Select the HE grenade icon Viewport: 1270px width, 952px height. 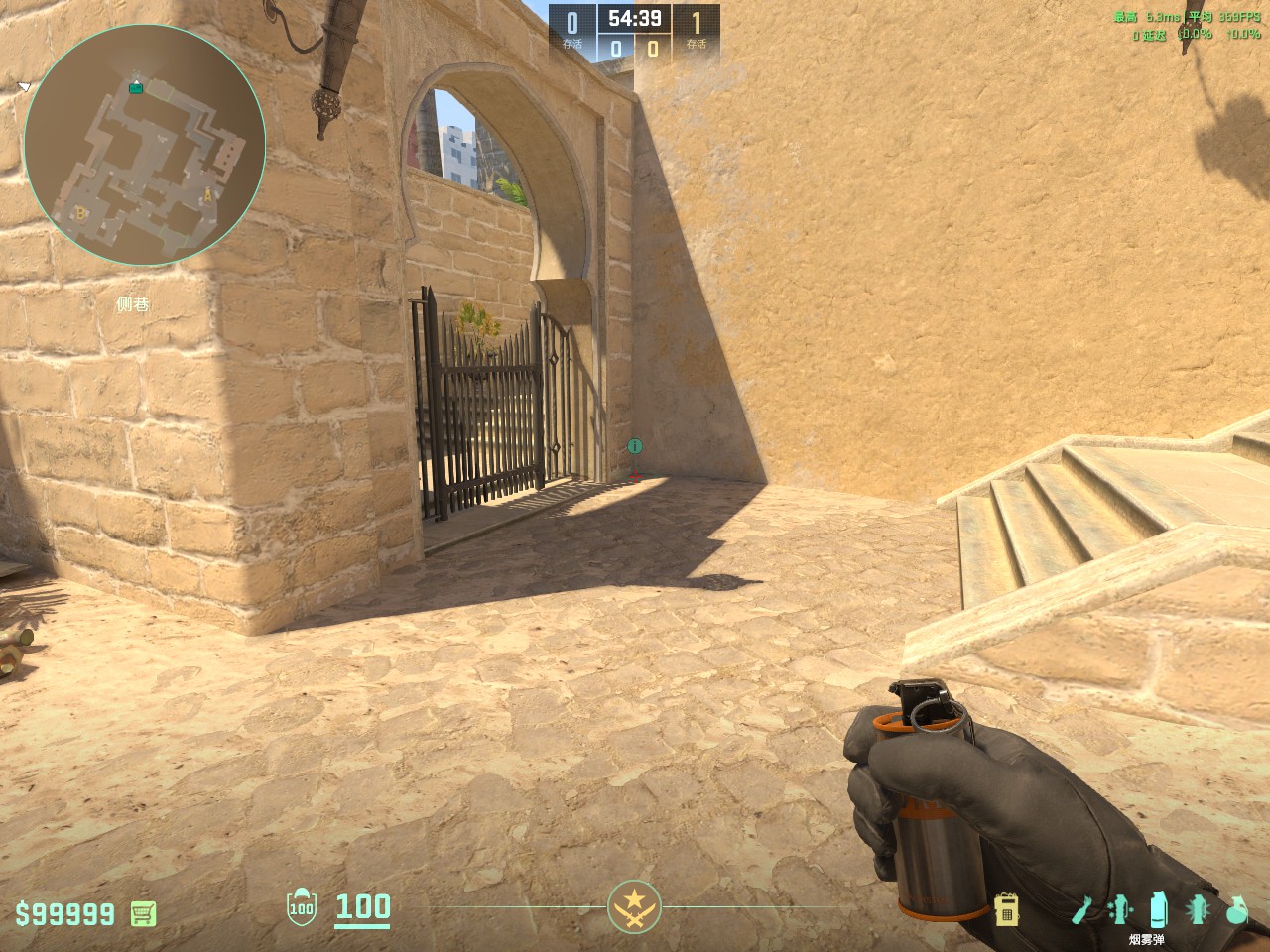1236,909
